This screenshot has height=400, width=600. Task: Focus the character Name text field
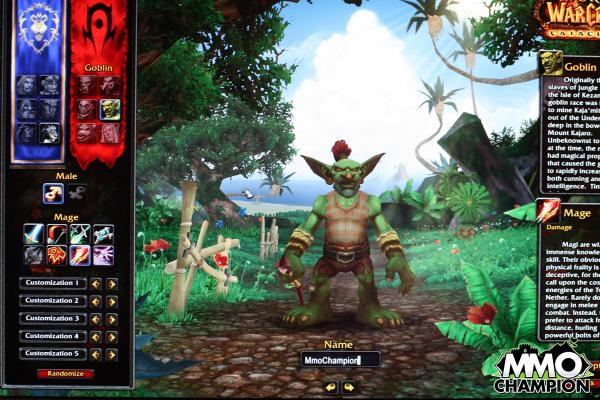(x=340, y=359)
